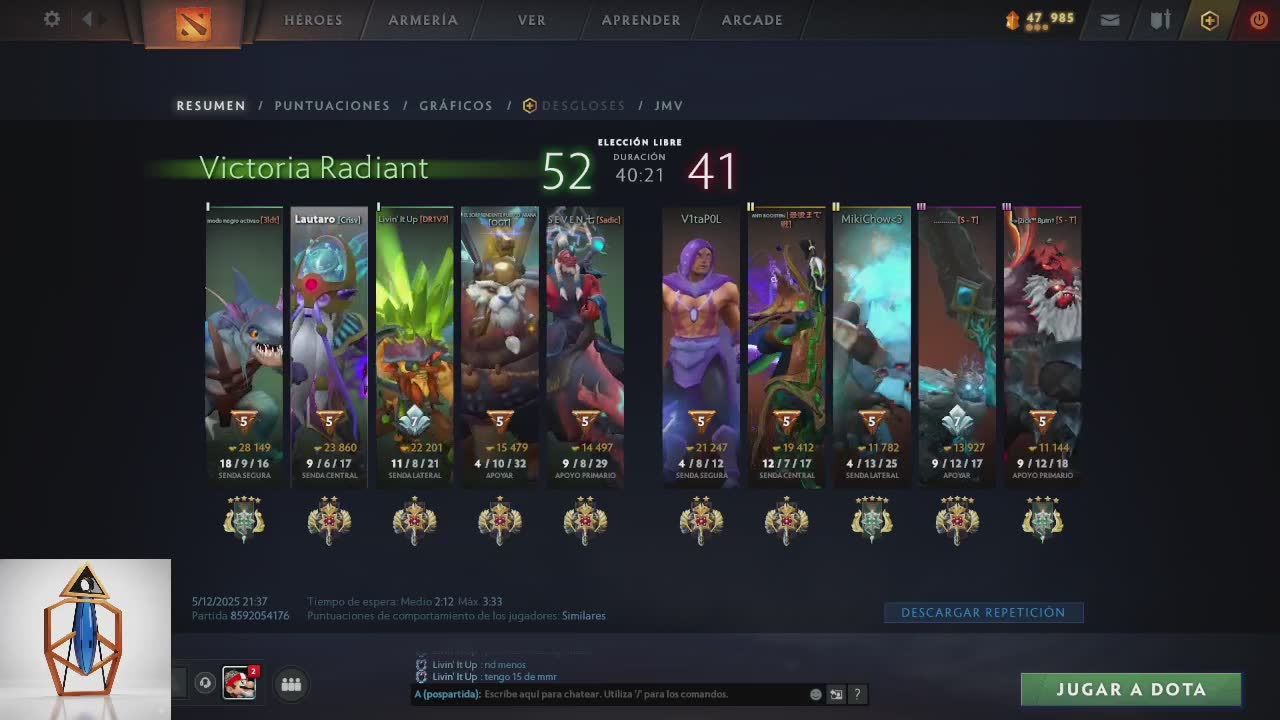Open the settings gear icon
This screenshot has height=720, width=1280.
pyautogui.click(x=52, y=19)
